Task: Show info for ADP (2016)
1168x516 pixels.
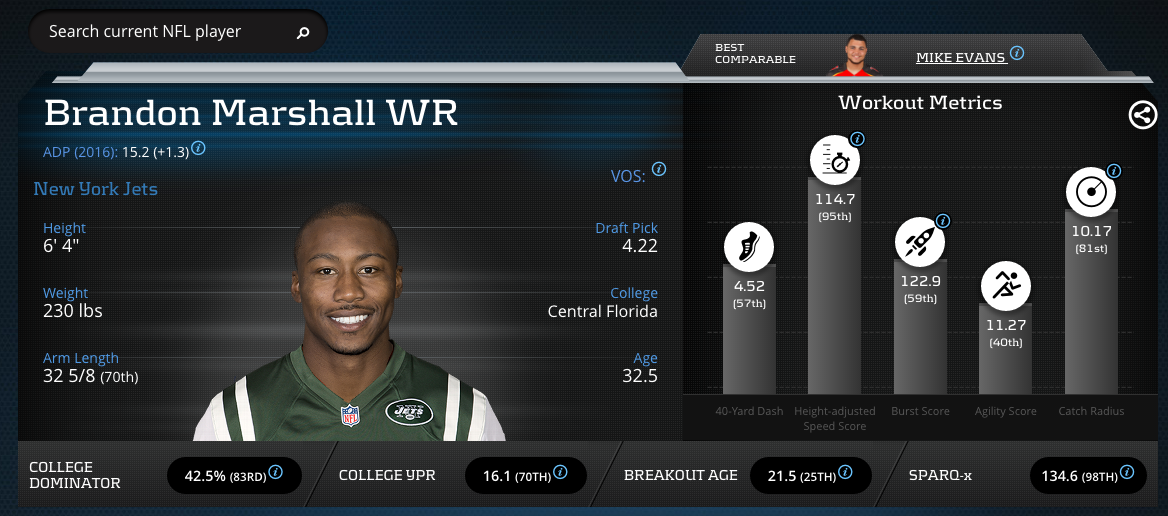Action: click(x=198, y=148)
